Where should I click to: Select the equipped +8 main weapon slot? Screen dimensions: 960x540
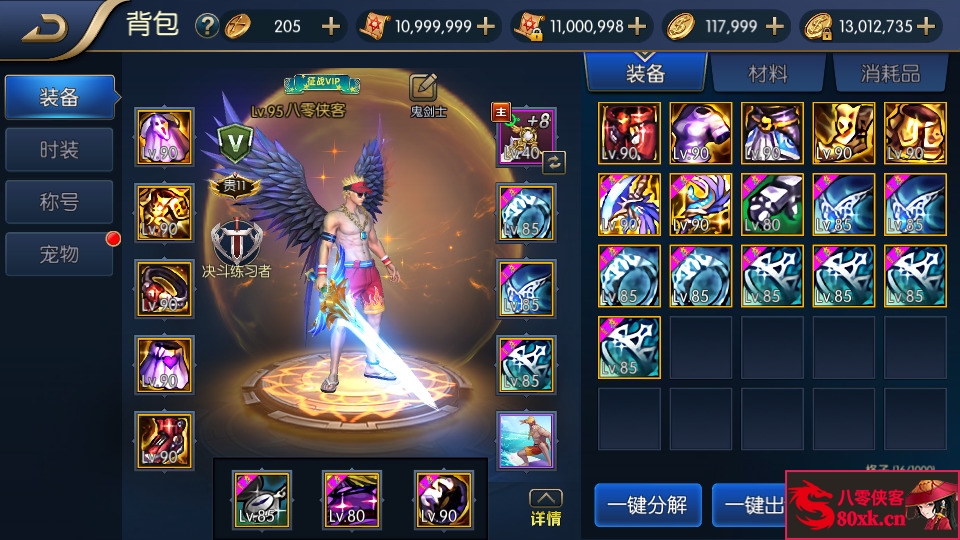pyautogui.click(x=526, y=137)
